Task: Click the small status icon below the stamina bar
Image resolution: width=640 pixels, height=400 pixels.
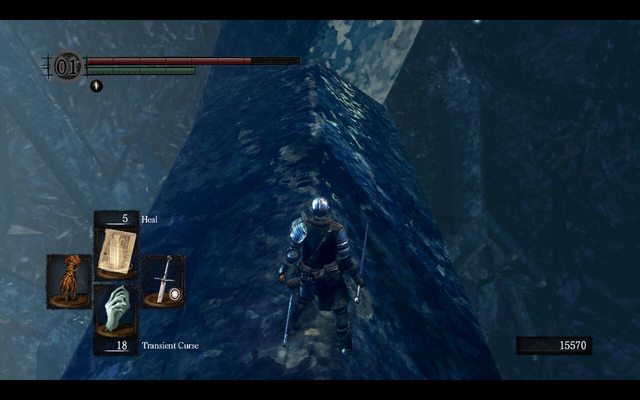Action: (x=96, y=86)
